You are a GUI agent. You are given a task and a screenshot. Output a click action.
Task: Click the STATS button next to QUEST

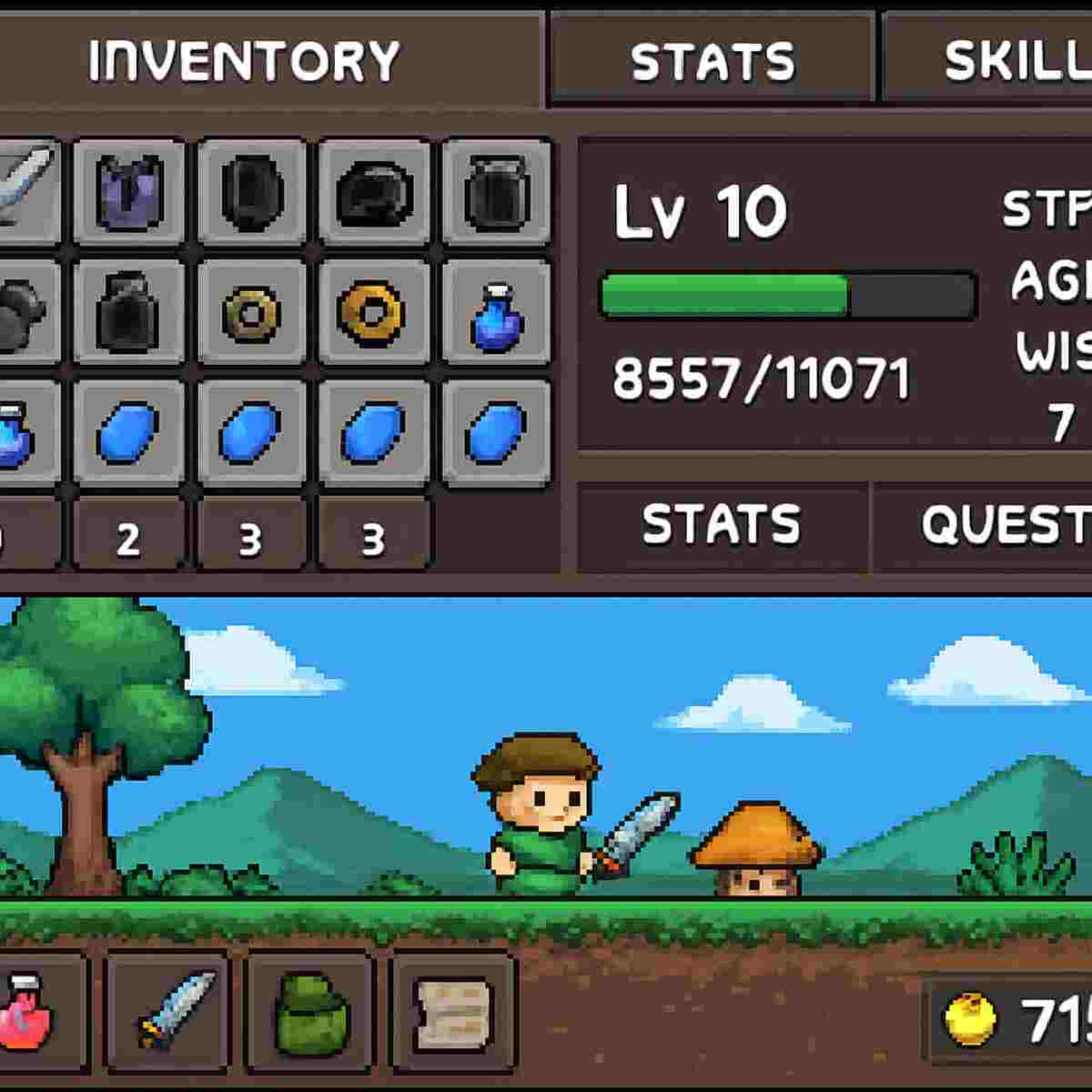722,526
